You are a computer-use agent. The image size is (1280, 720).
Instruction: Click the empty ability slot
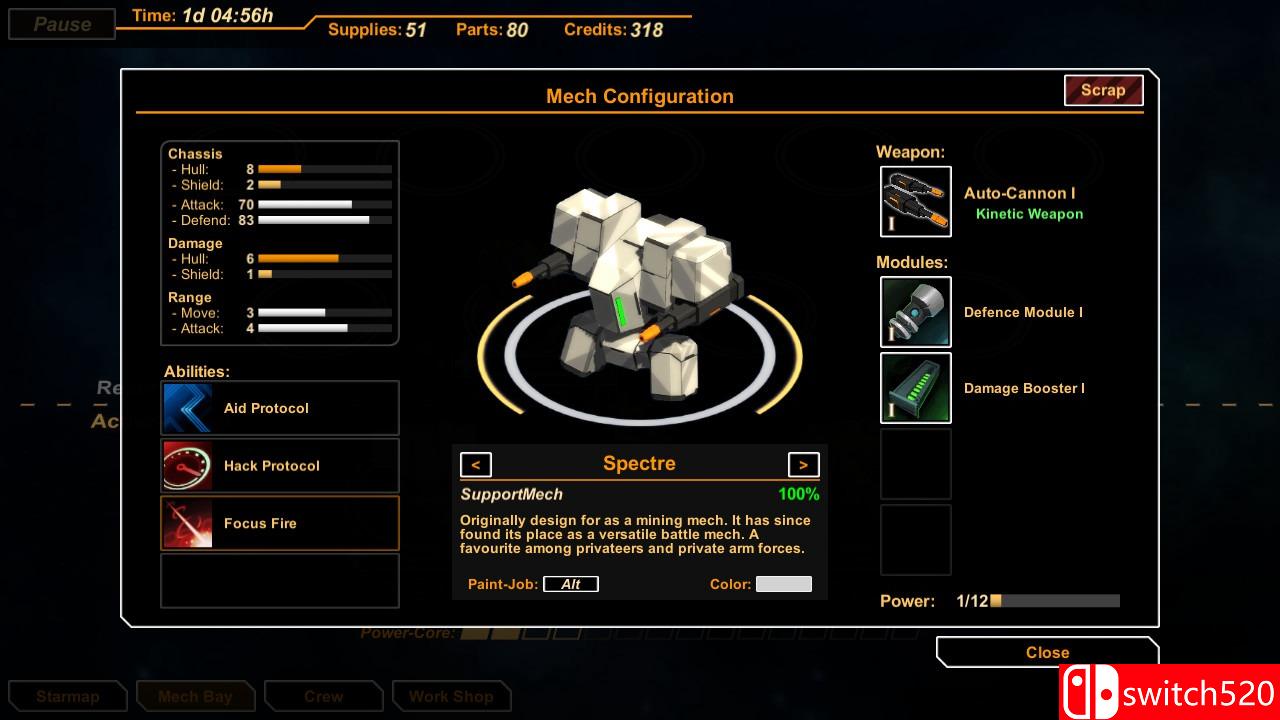279,580
